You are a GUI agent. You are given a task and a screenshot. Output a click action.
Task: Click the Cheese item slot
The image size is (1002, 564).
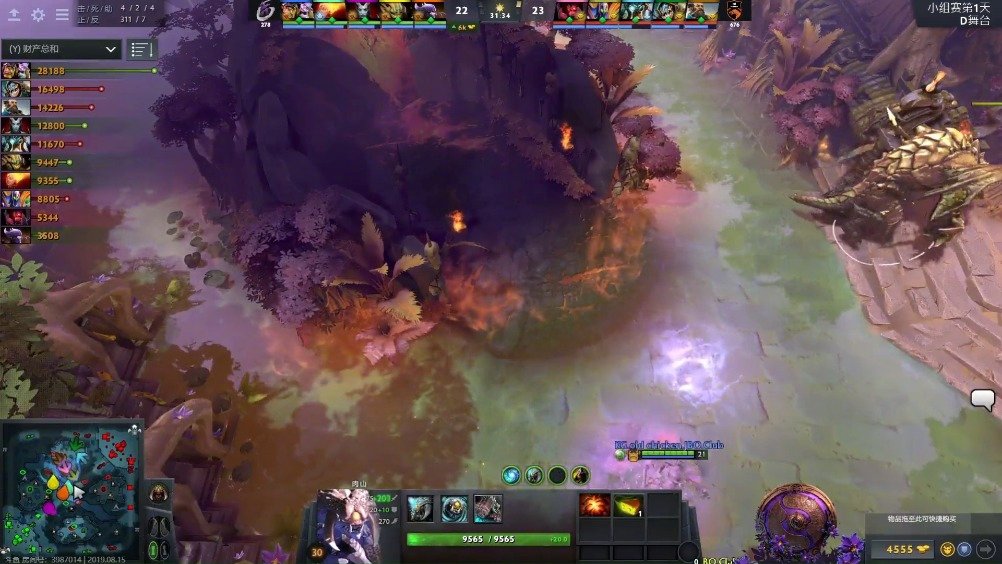[628, 505]
